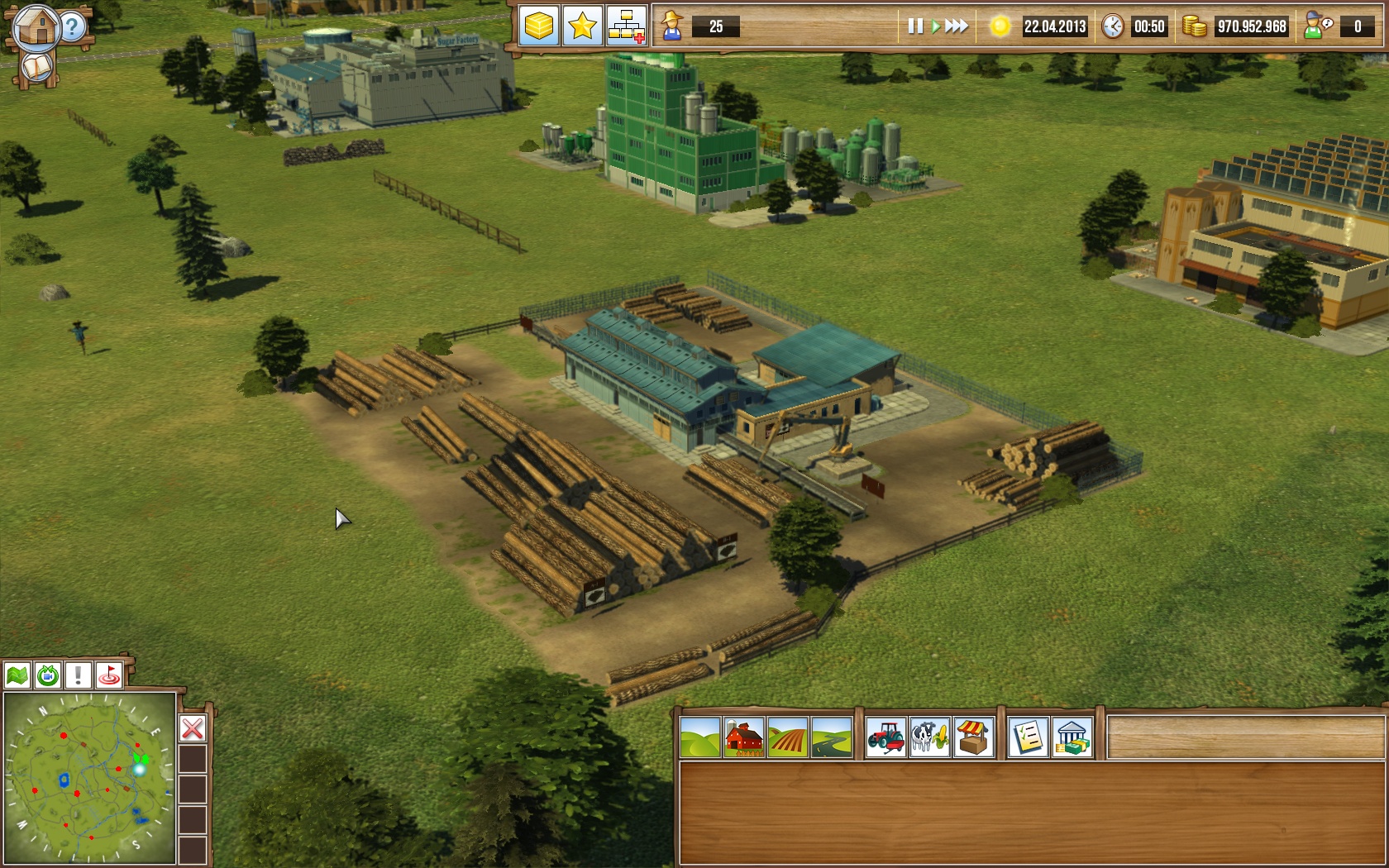1389x868 pixels.
Task: Open the cow and corn livestock menu
Action: (x=929, y=737)
